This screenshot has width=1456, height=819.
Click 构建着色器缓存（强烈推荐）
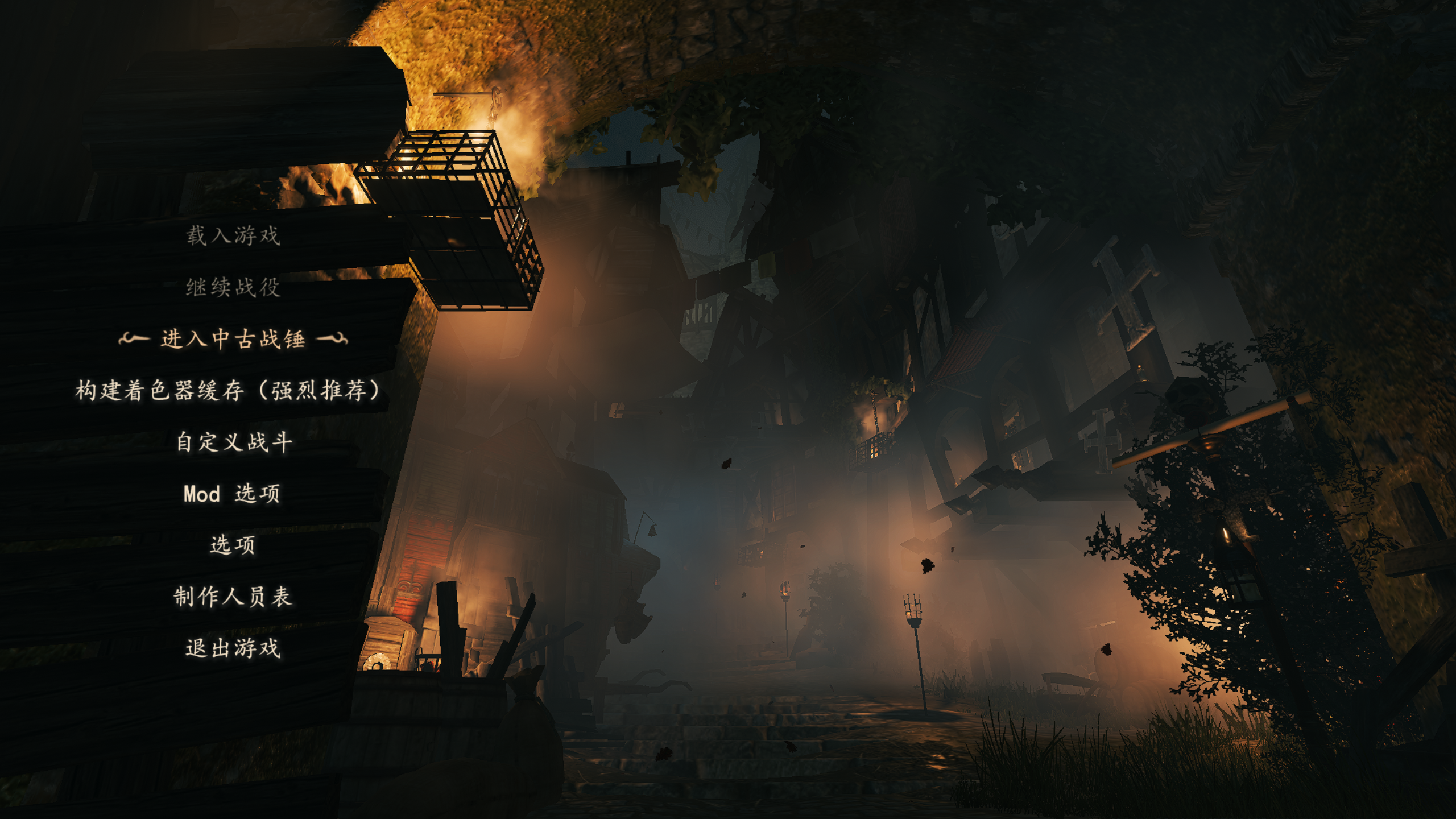[x=229, y=391]
